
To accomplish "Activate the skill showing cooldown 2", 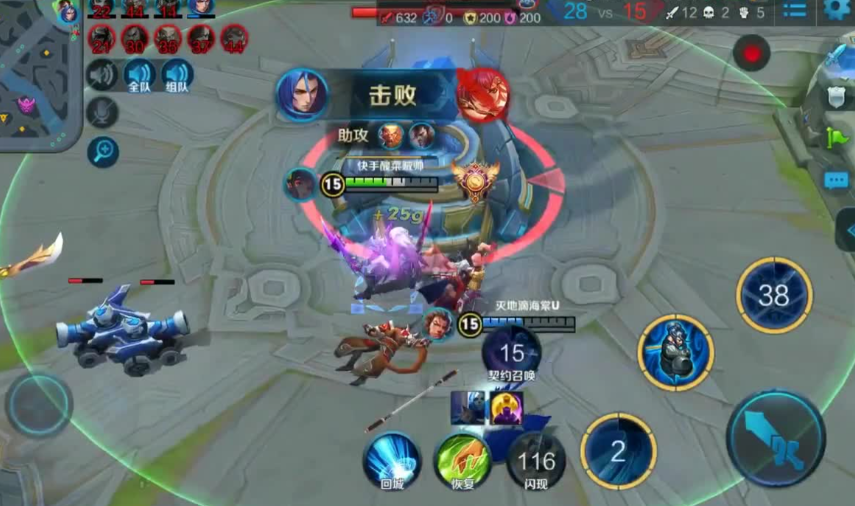I will [x=618, y=451].
